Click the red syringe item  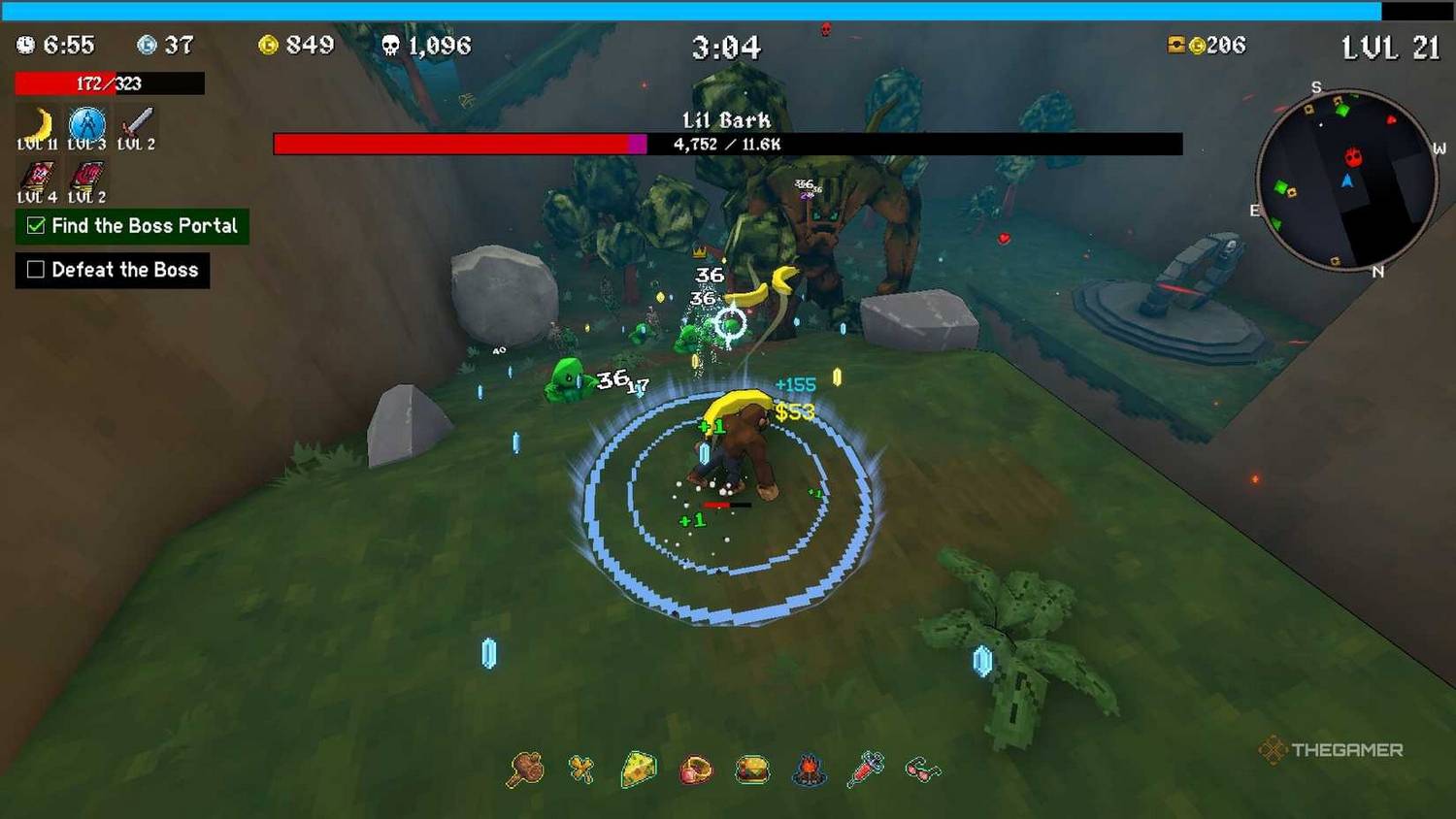[866, 769]
